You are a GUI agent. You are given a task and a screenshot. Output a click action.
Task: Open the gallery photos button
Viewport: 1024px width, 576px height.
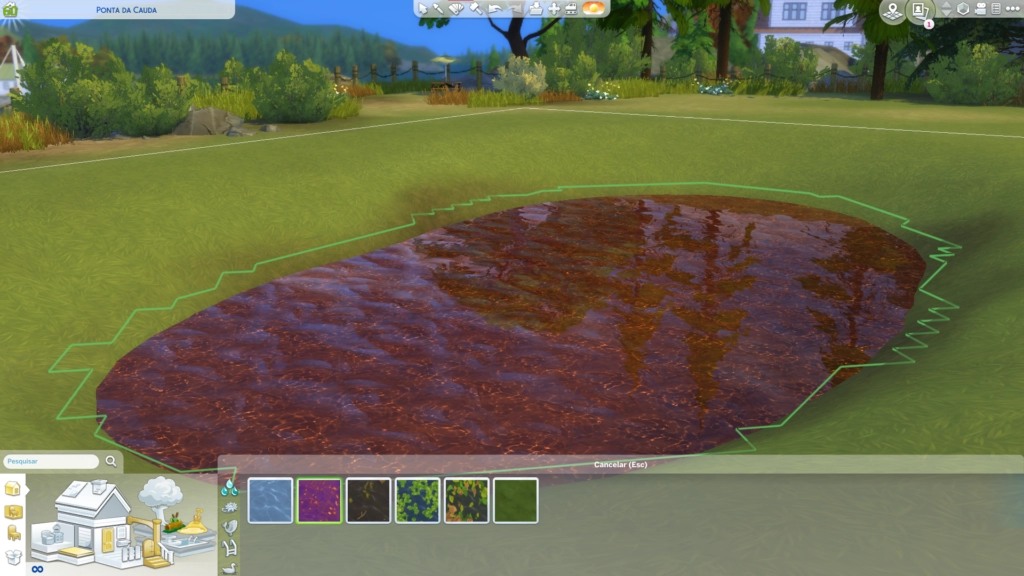point(920,10)
